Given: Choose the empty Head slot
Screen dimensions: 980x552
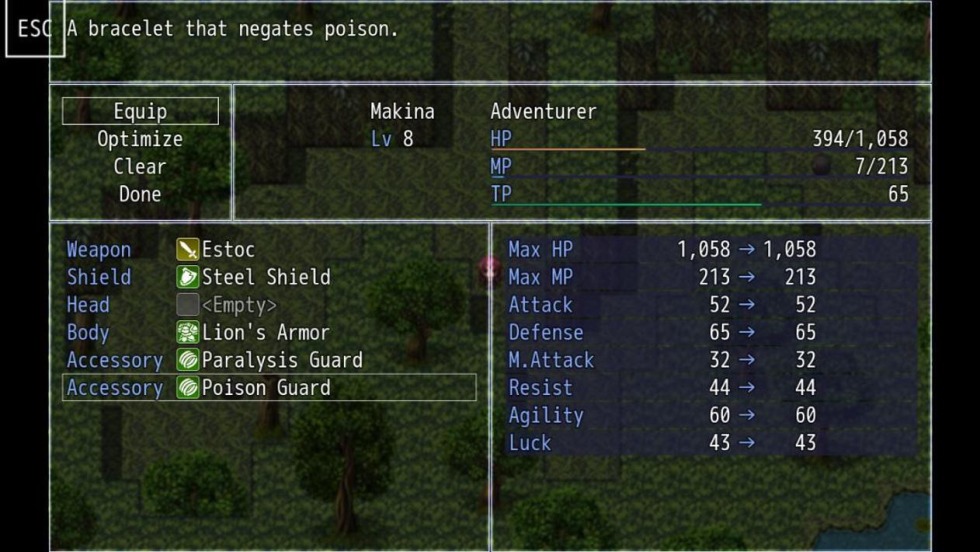Looking at the screenshot, I should point(268,305).
